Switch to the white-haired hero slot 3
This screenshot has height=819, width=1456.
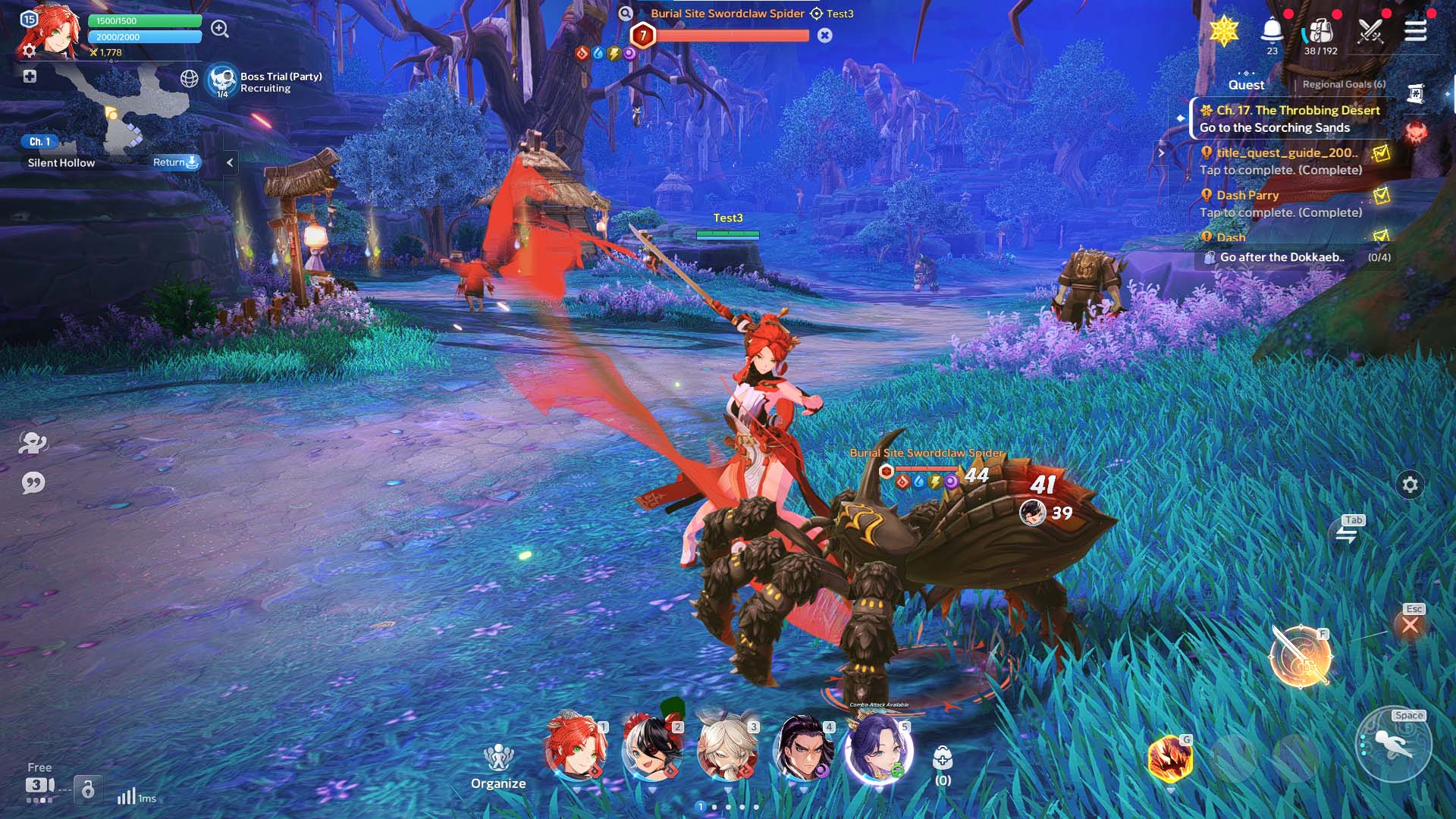coord(726,748)
